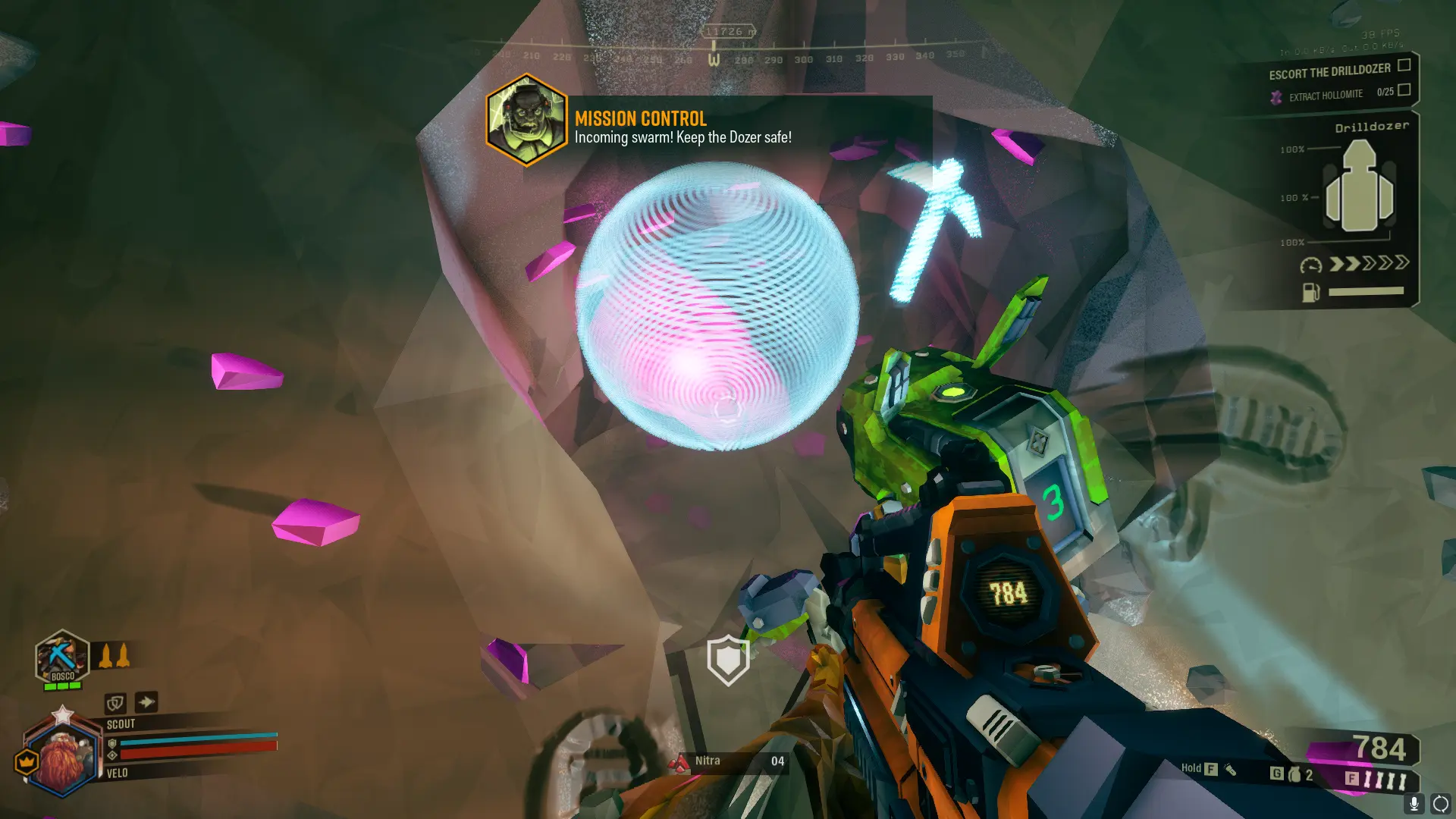Click the flashlight icon
Image resolution: width=1456 pixels, height=819 pixels.
tap(1230, 770)
